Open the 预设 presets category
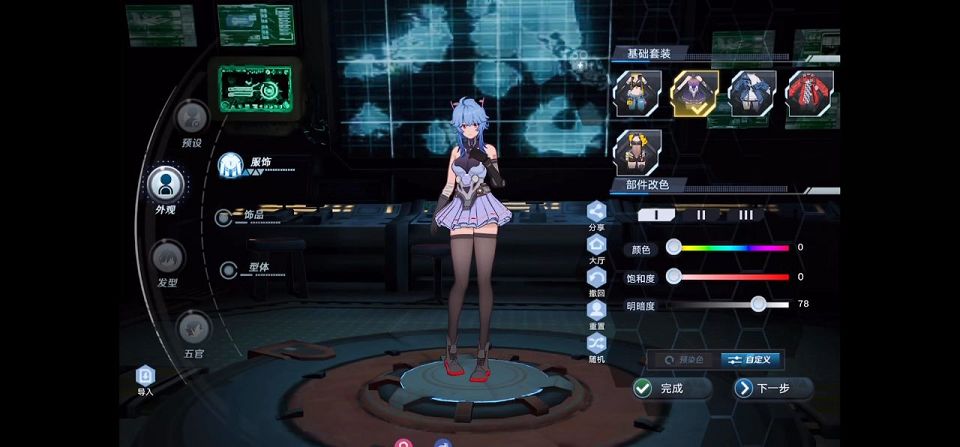This screenshot has width=960, height=447. (191, 118)
